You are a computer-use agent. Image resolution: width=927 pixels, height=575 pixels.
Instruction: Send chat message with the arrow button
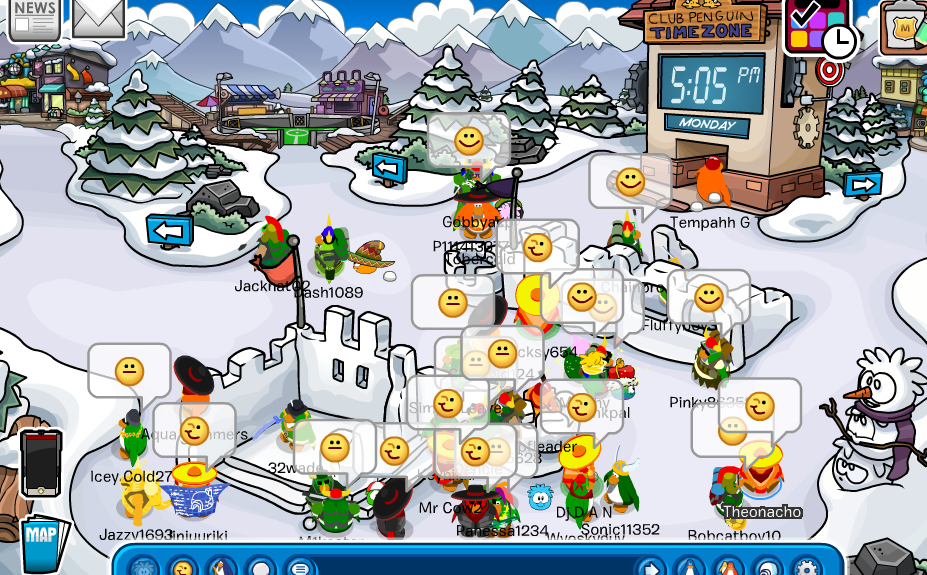coord(651,567)
